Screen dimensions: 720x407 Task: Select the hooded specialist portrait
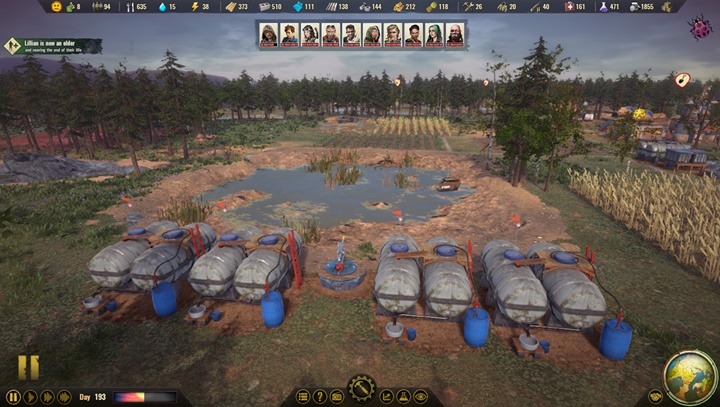(268, 35)
